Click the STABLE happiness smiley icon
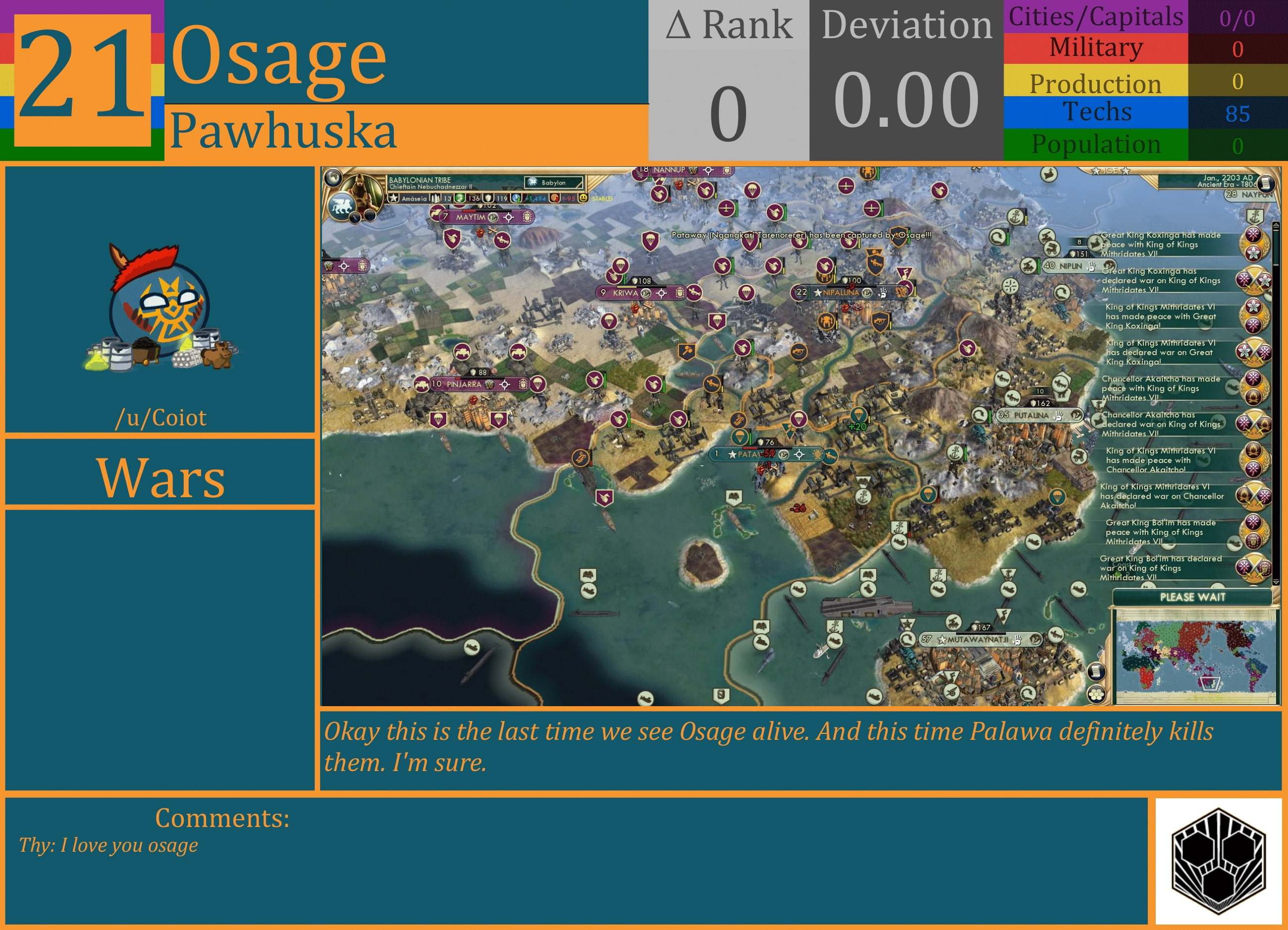 click(x=584, y=199)
